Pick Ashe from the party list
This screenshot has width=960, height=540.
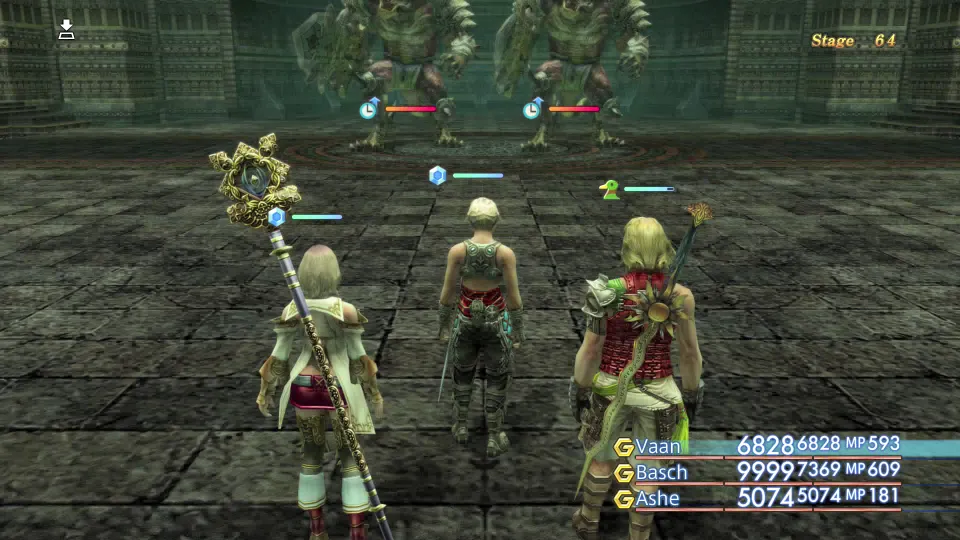(x=658, y=498)
